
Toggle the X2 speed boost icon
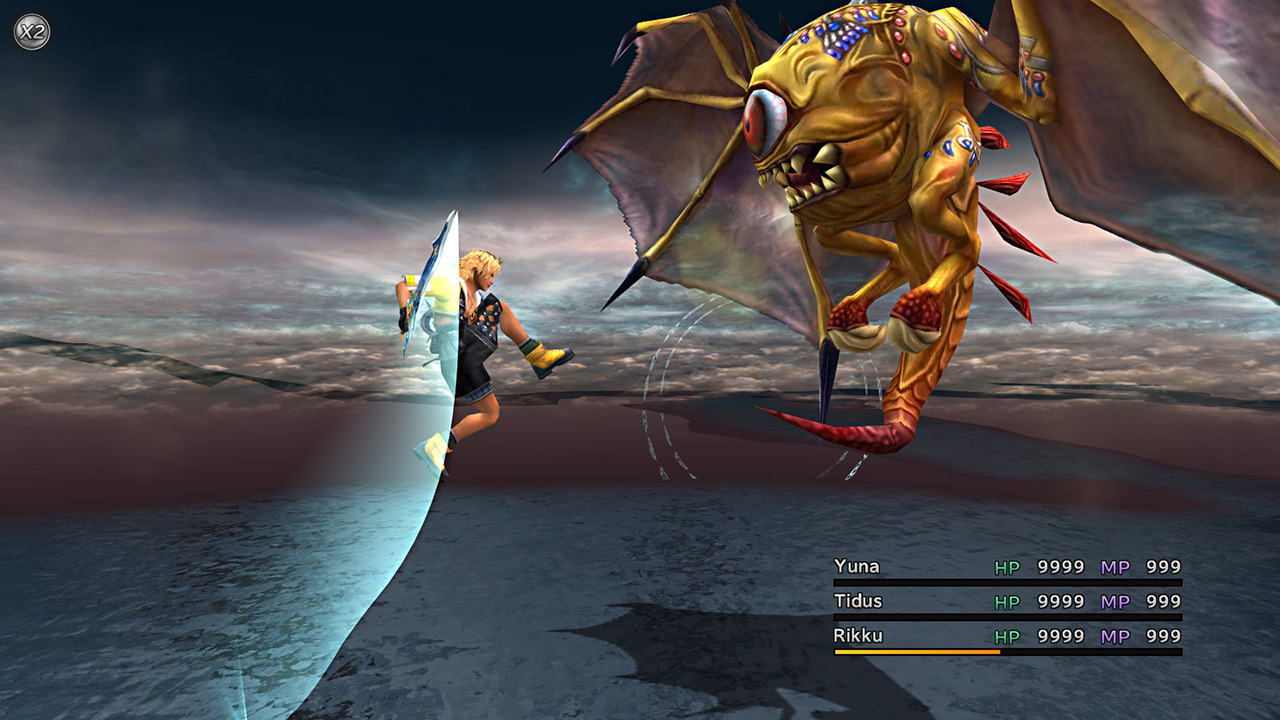31,31
